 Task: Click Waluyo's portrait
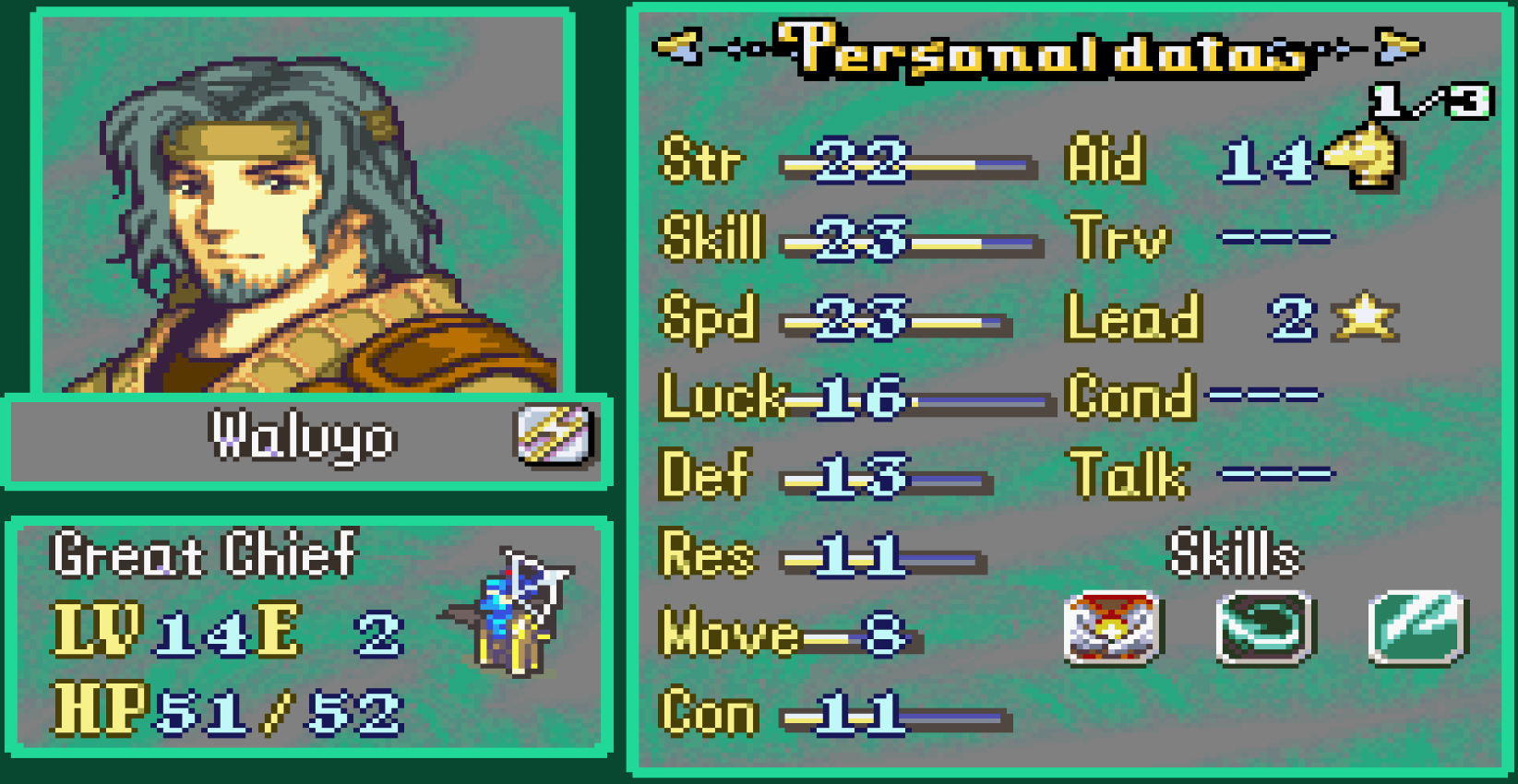tap(305, 198)
